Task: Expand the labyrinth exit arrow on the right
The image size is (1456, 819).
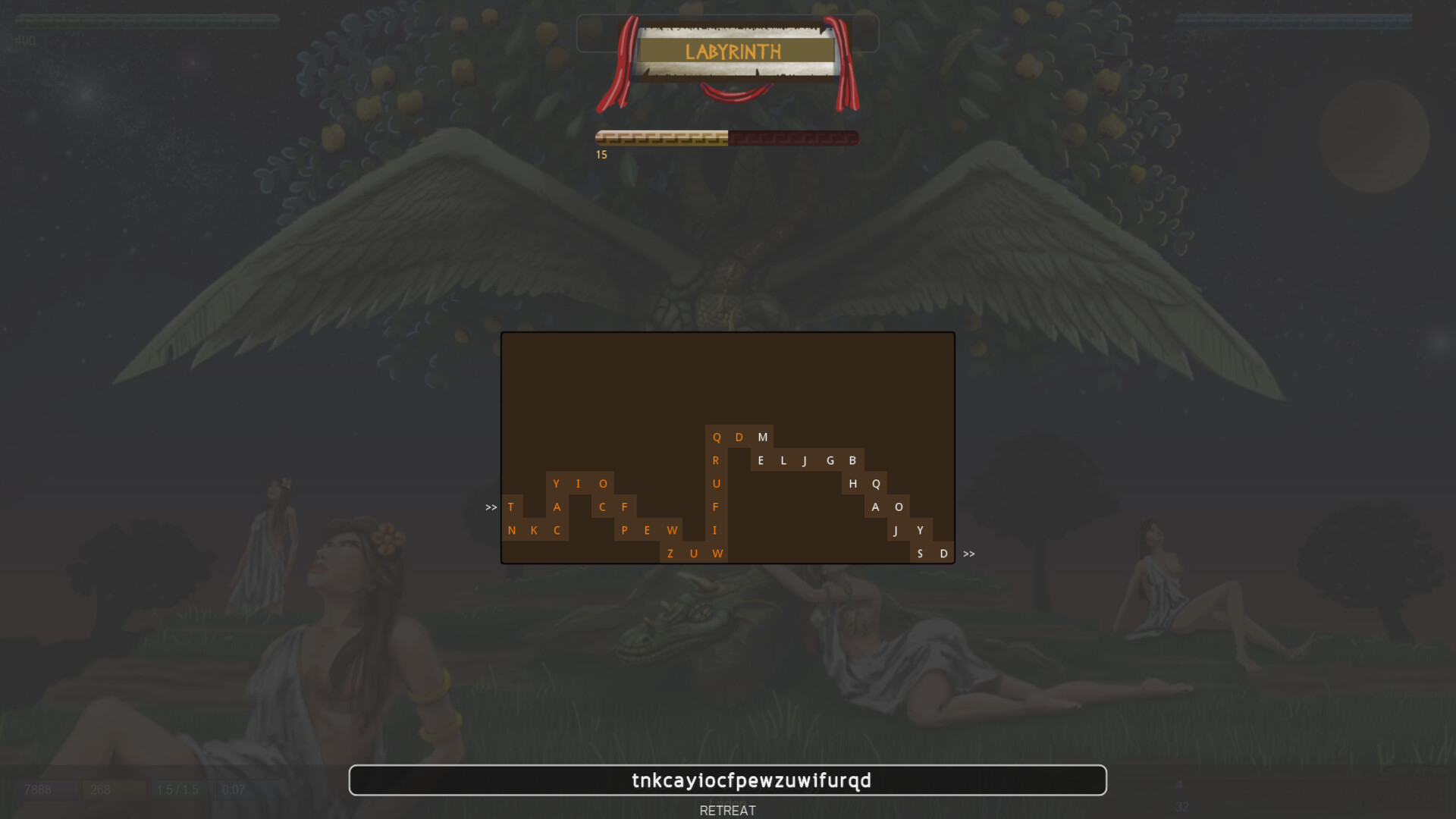Action: tap(968, 554)
